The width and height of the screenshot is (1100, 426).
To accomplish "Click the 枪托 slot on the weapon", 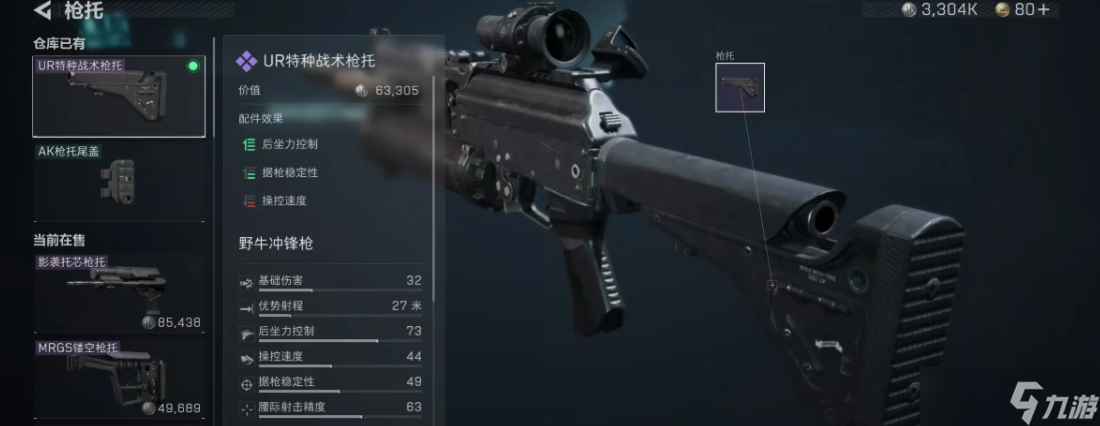I will pyautogui.click(x=740, y=88).
